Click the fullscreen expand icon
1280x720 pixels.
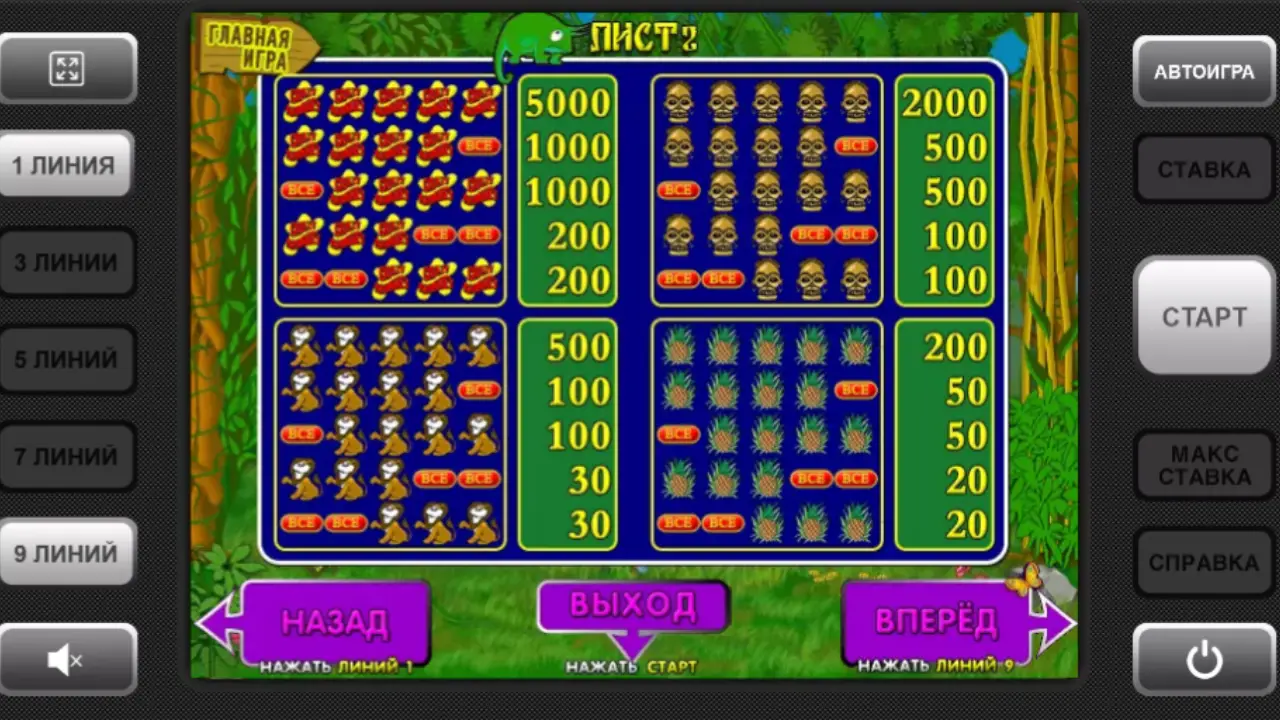pos(67,68)
